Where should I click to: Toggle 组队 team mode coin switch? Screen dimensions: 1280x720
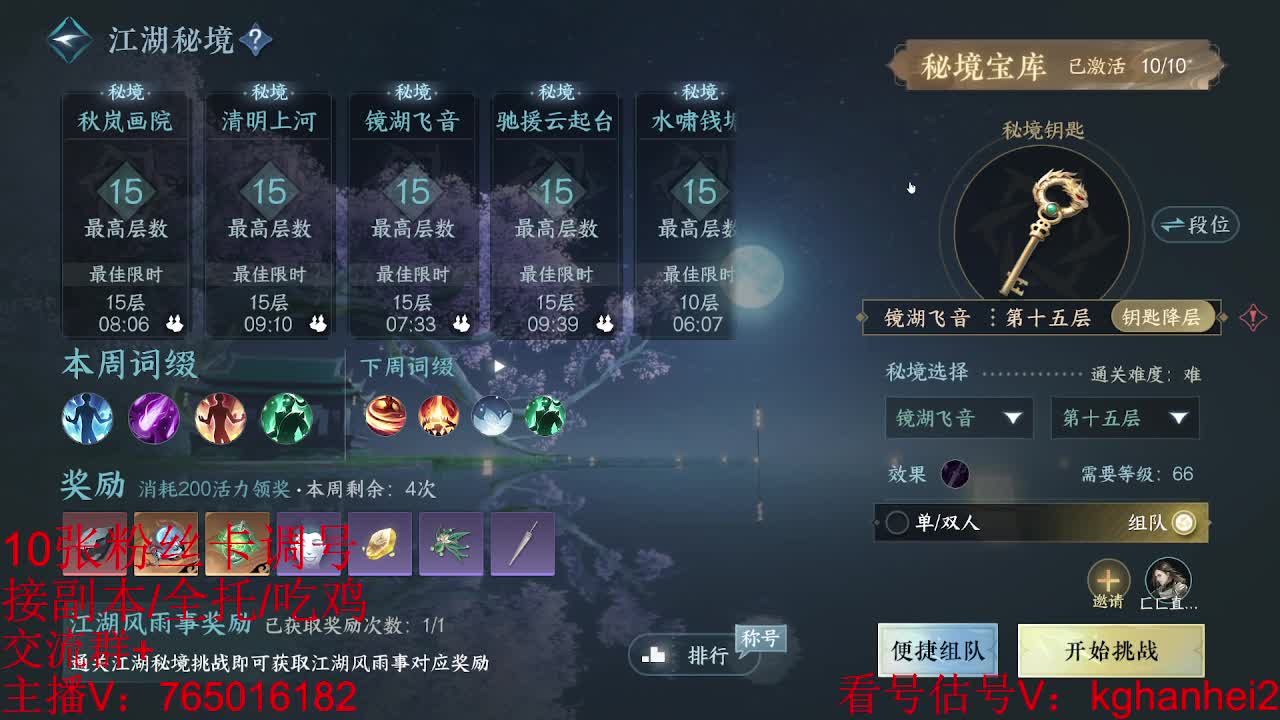click(1186, 520)
